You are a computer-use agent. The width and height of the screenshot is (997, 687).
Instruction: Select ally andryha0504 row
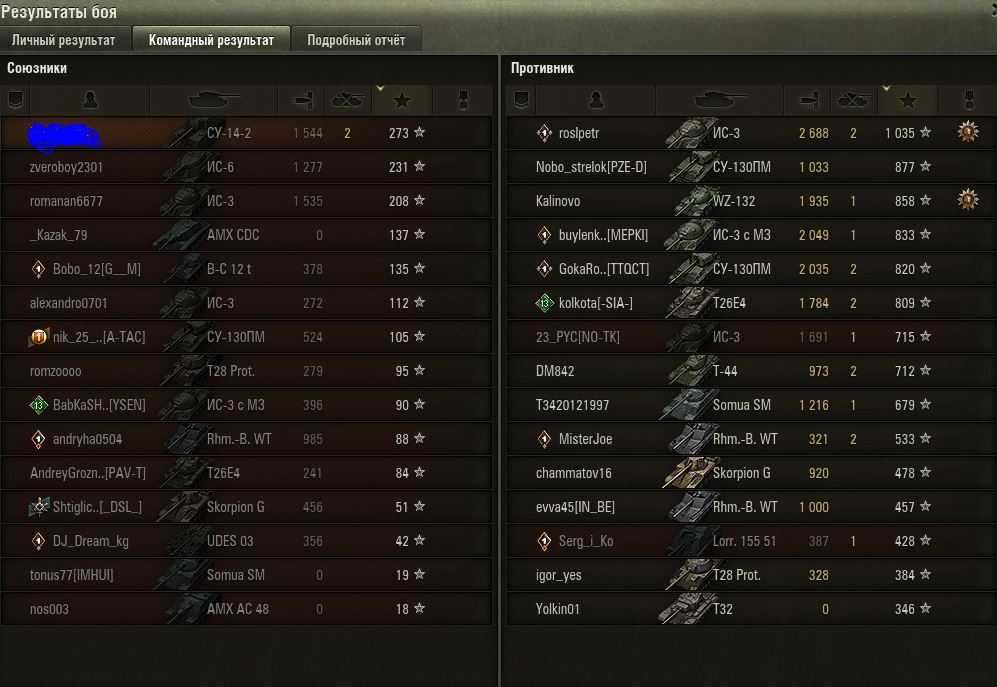pos(88,439)
